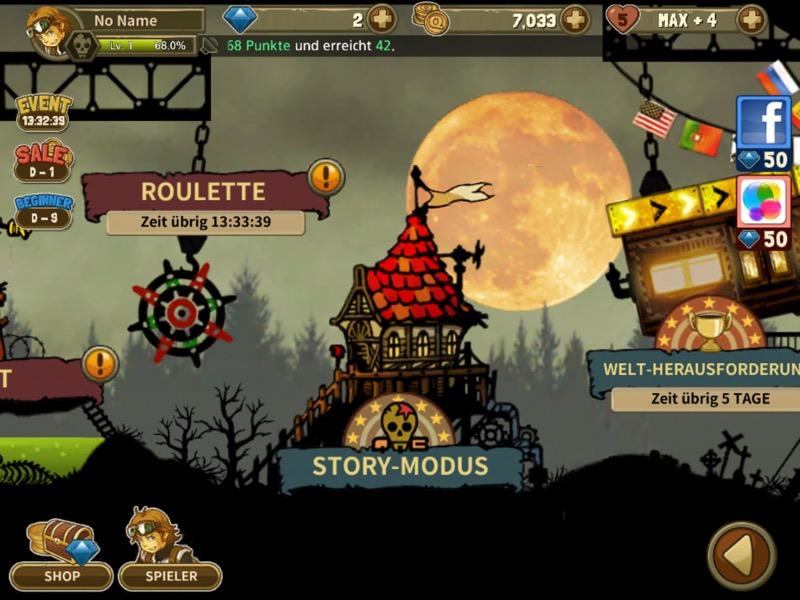800x600 pixels.
Task: Open the Story-Modus level
Action: pyautogui.click(x=400, y=465)
